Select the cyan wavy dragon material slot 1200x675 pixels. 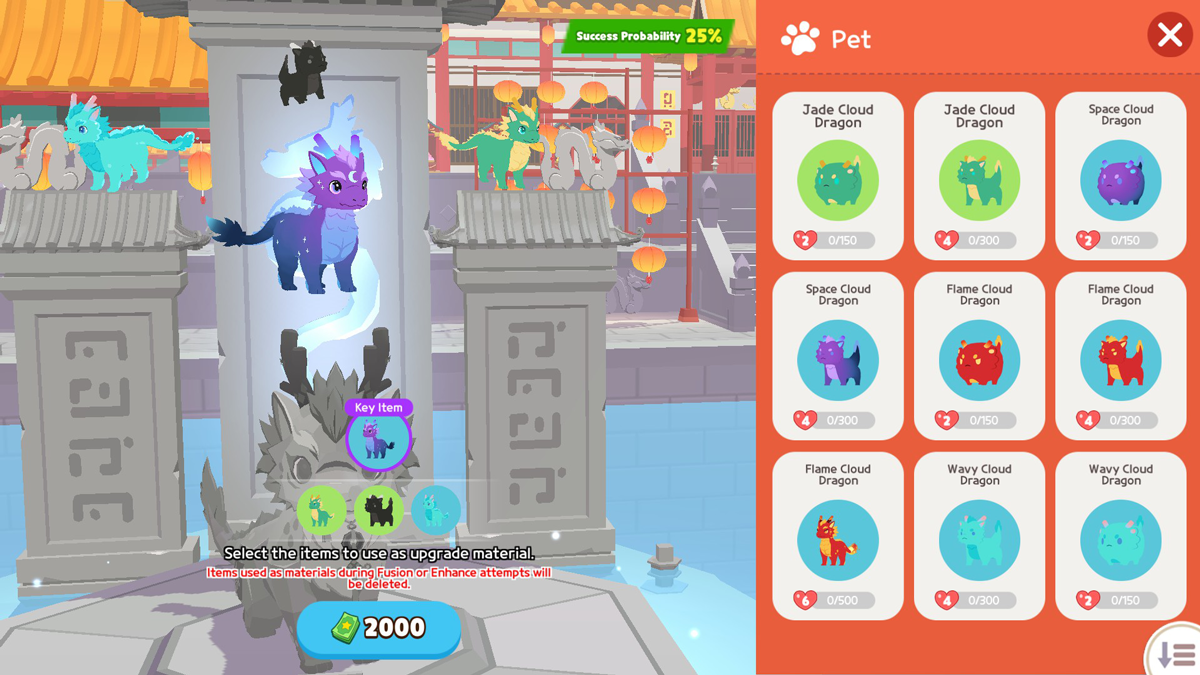pyautogui.click(x=435, y=511)
